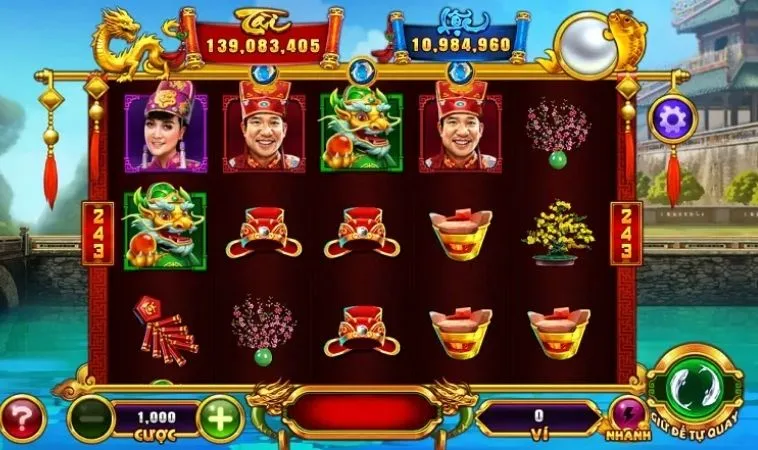758x450 pixels.
Task: Spin the reels with the green fish button
Action: (x=693, y=385)
